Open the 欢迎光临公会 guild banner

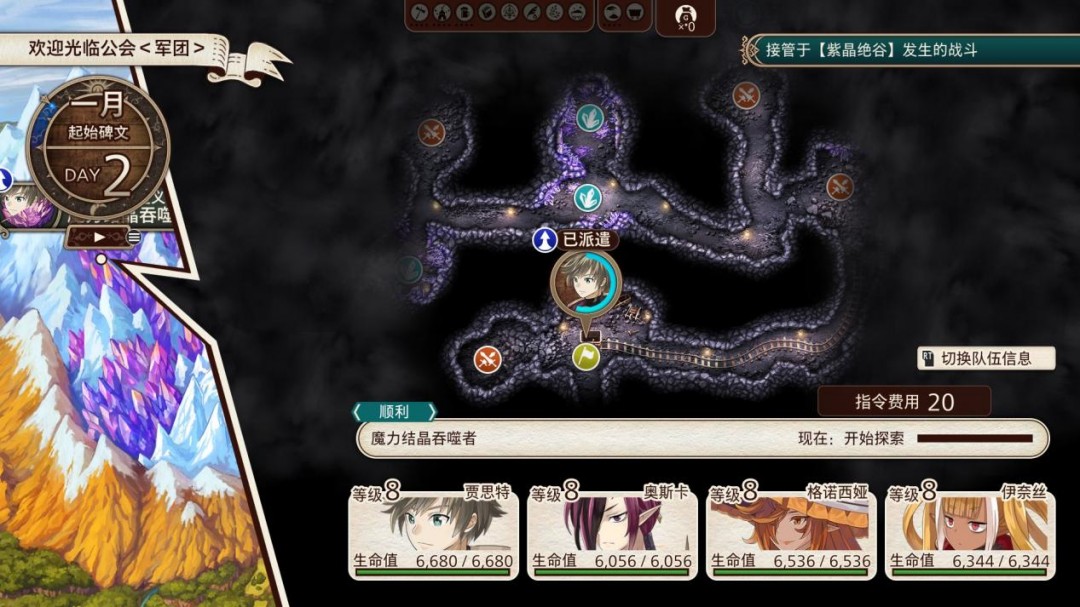(116, 48)
